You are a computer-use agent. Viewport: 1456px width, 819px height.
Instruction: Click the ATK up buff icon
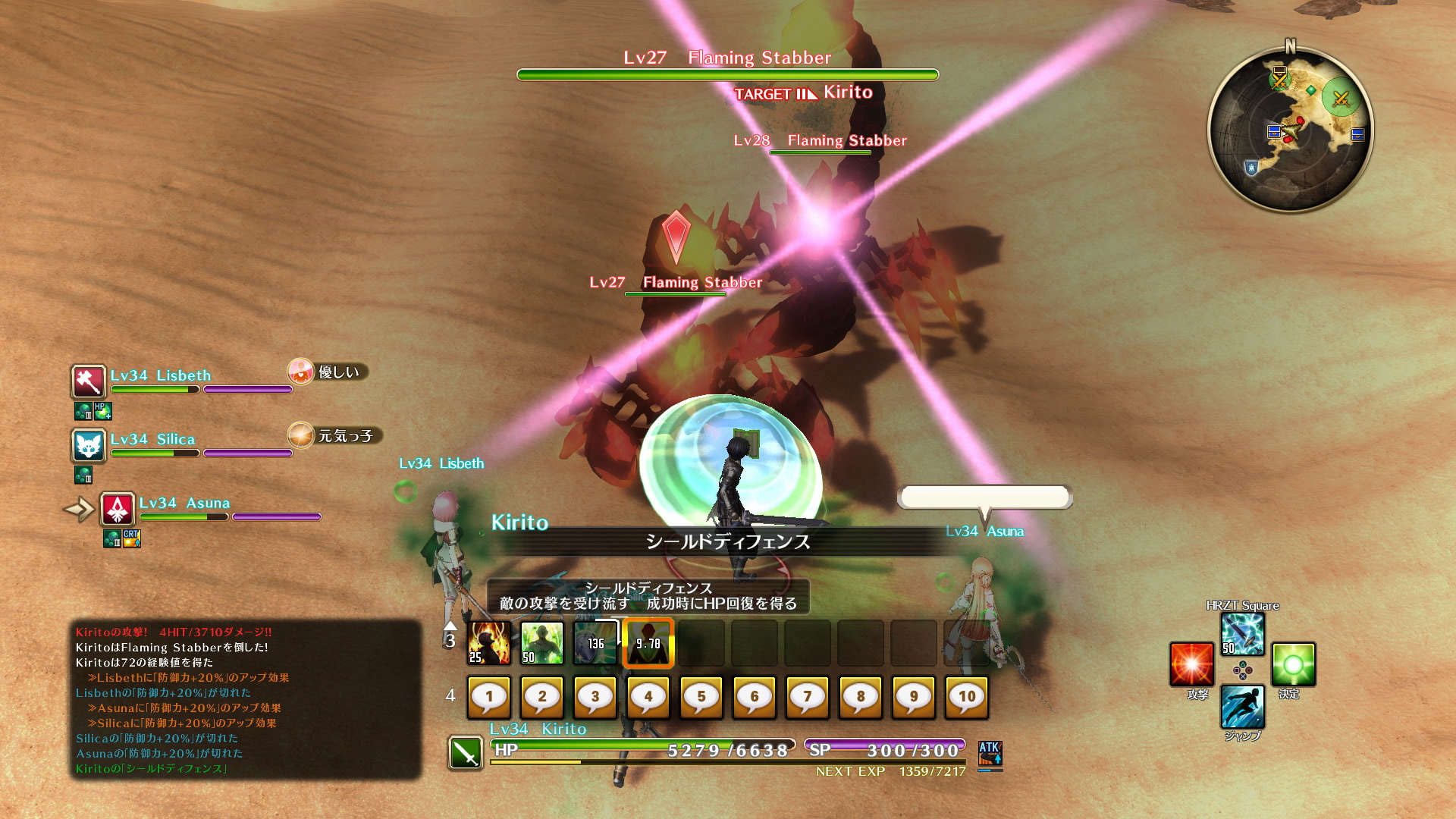click(990, 753)
